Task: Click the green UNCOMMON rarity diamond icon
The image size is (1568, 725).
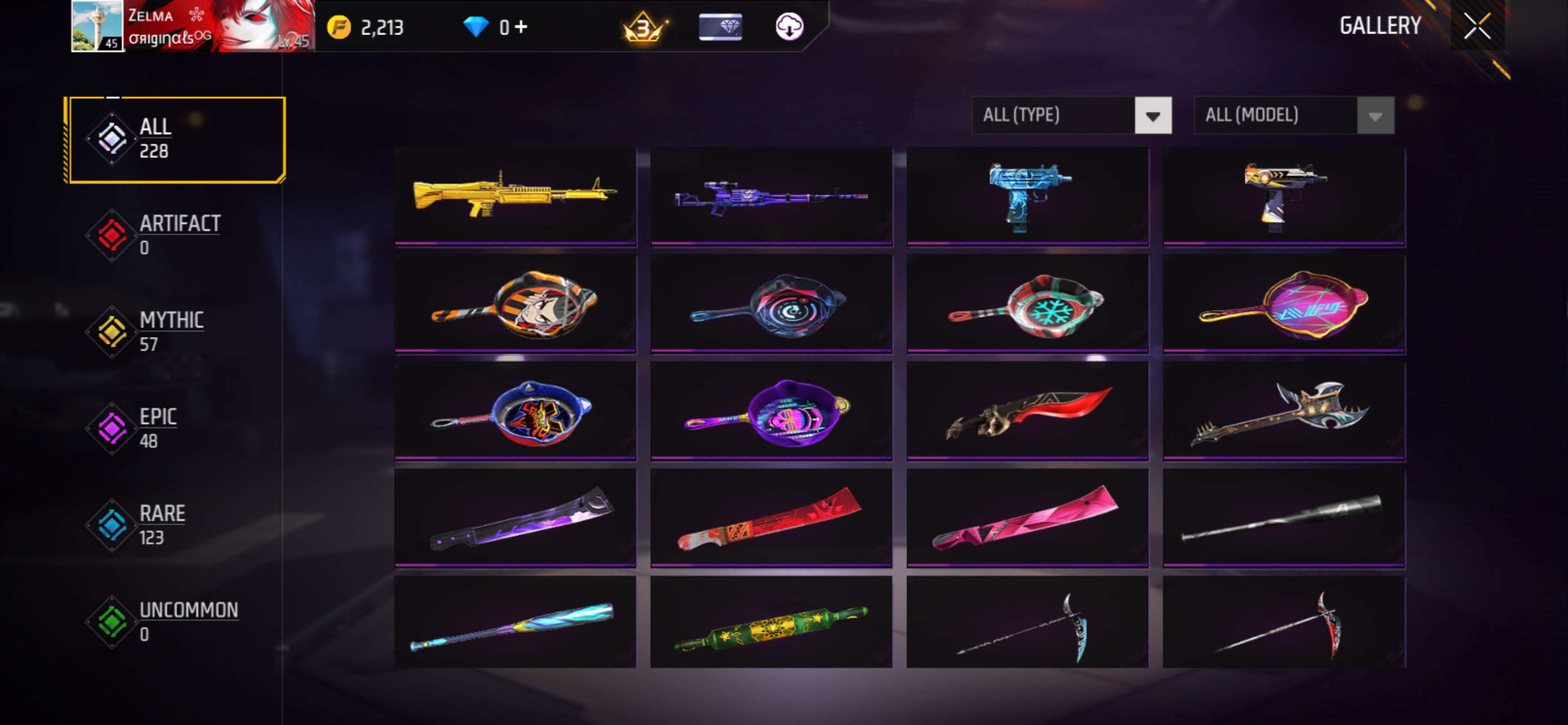Action: 111,622
